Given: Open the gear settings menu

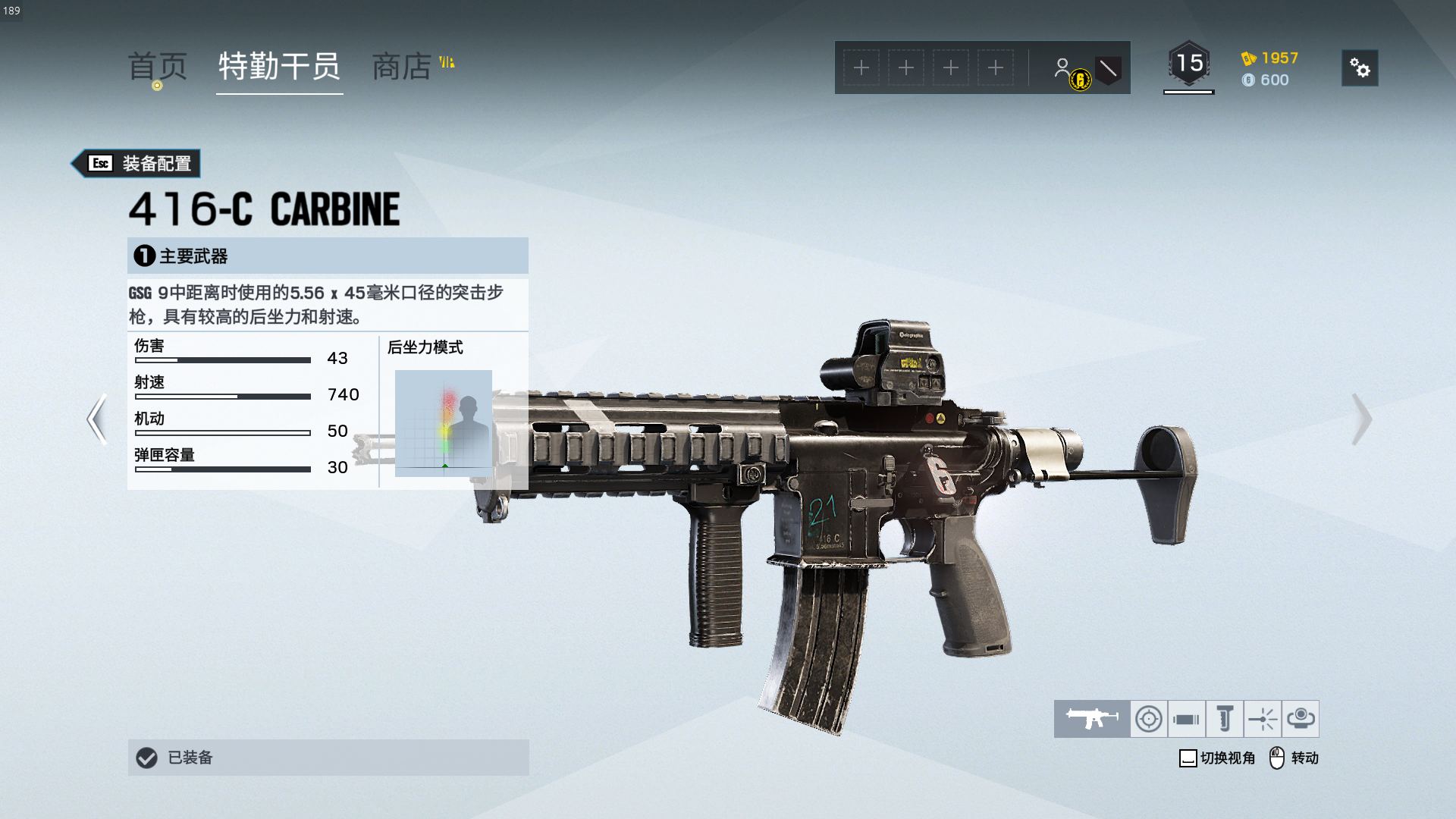Looking at the screenshot, I should pyautogui.click(x=1360, y=68).
